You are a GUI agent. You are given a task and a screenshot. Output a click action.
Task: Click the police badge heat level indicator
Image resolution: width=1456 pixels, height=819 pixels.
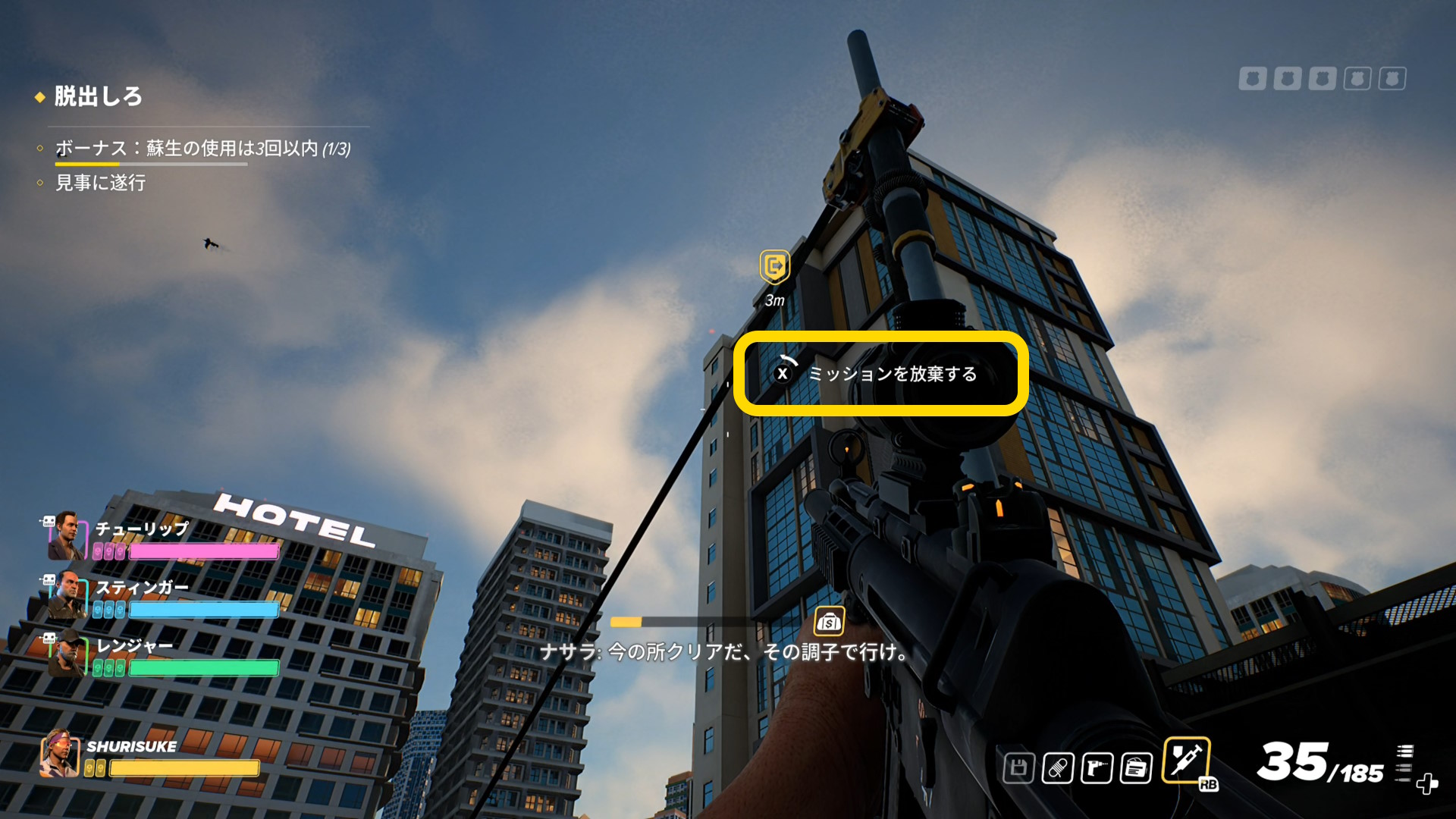click(x=1322, y=78)
